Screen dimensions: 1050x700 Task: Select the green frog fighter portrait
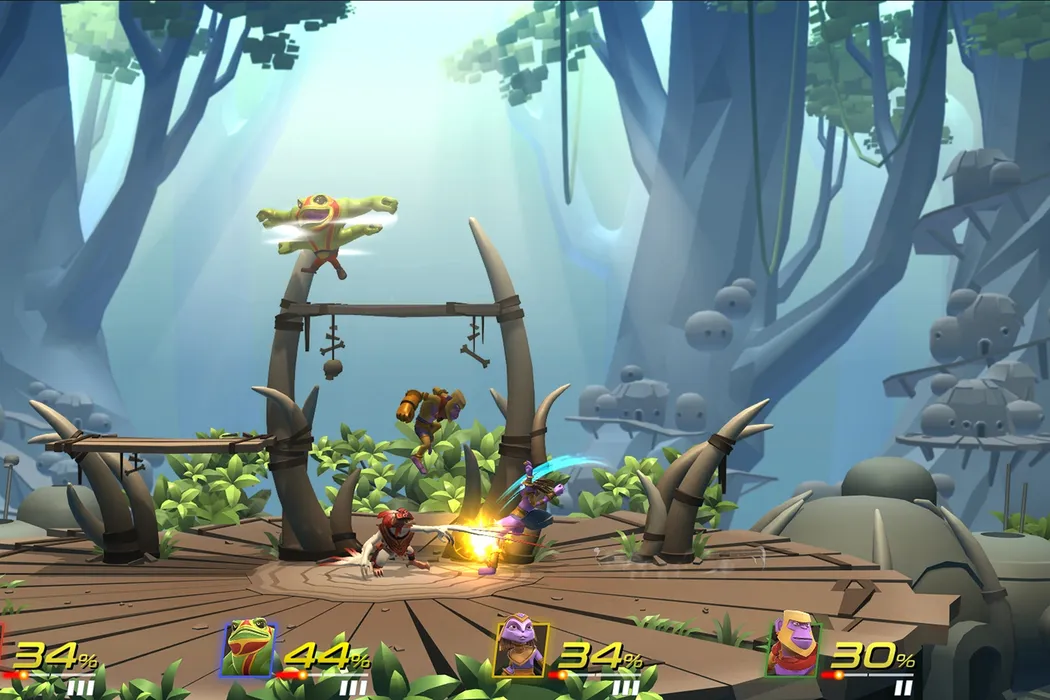click(248, 648)
